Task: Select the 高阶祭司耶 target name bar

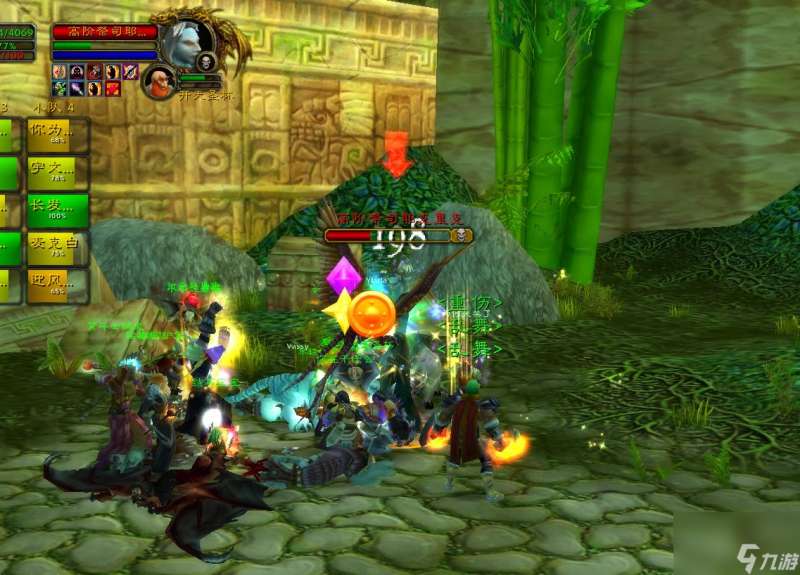Action: tap(104, 32)
